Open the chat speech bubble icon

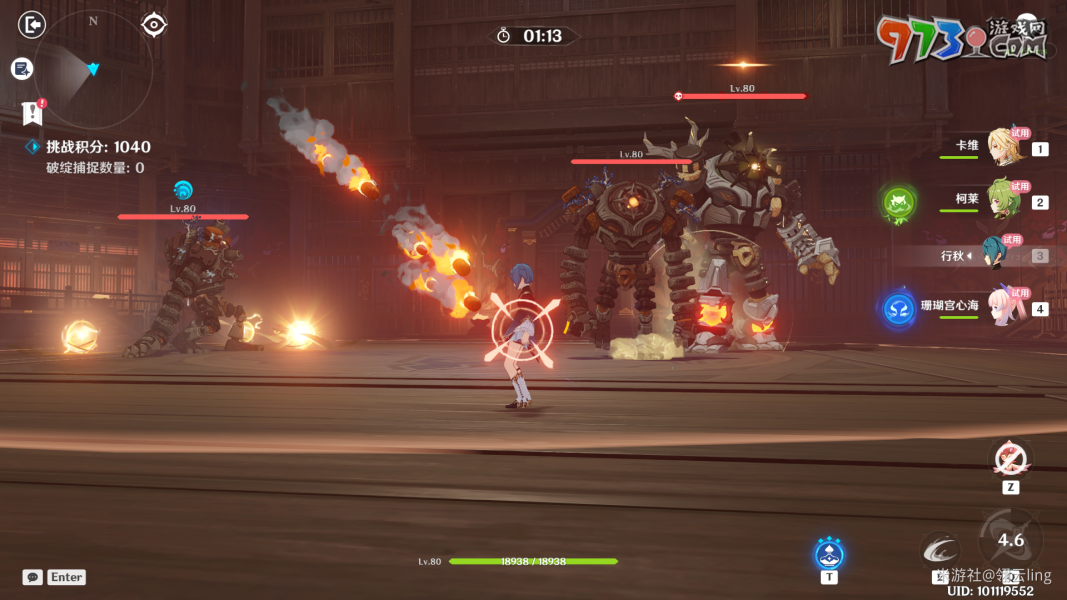pyautogui.click(x=33, y=577)
